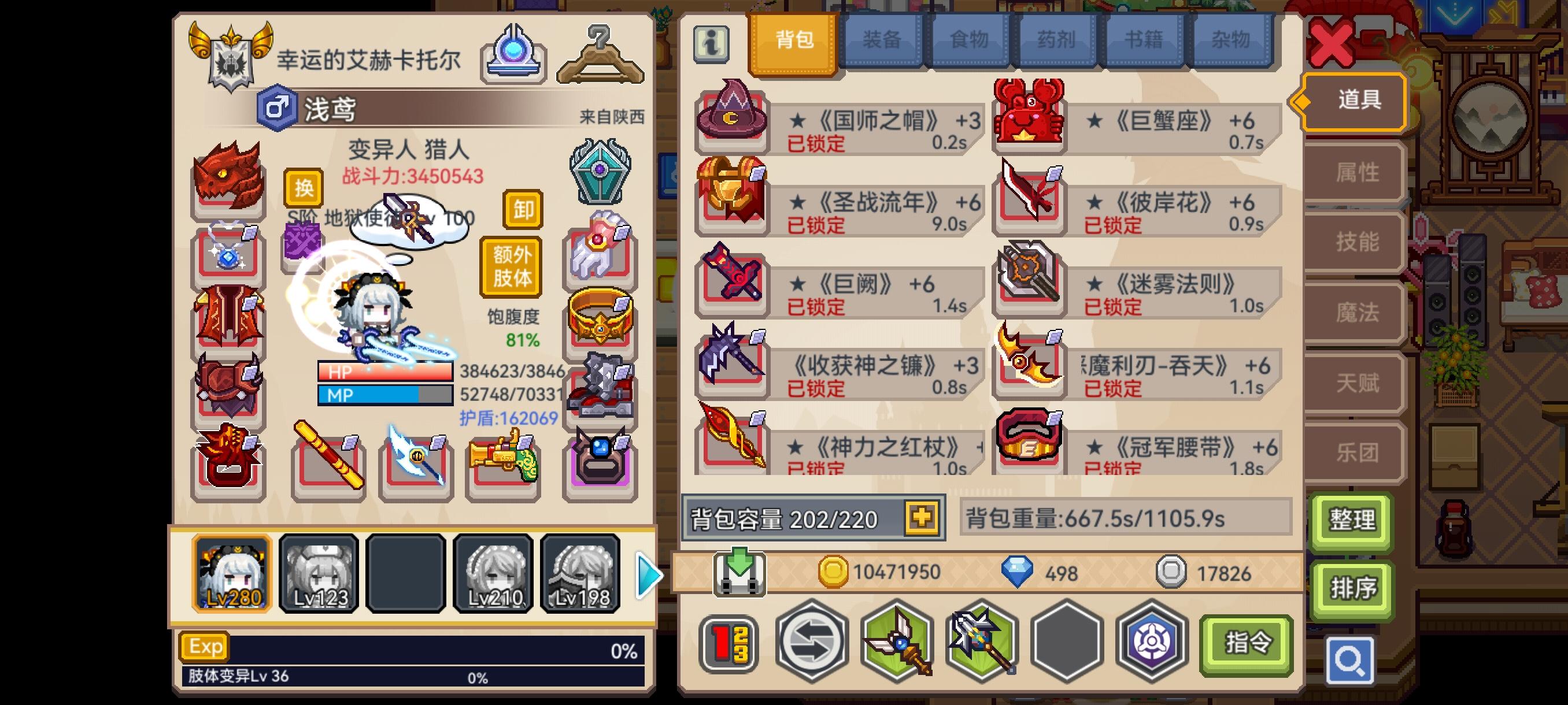Expand backpack capacity with the + button
This screenshot has height=705, width=1568.
tap(923, 517)
